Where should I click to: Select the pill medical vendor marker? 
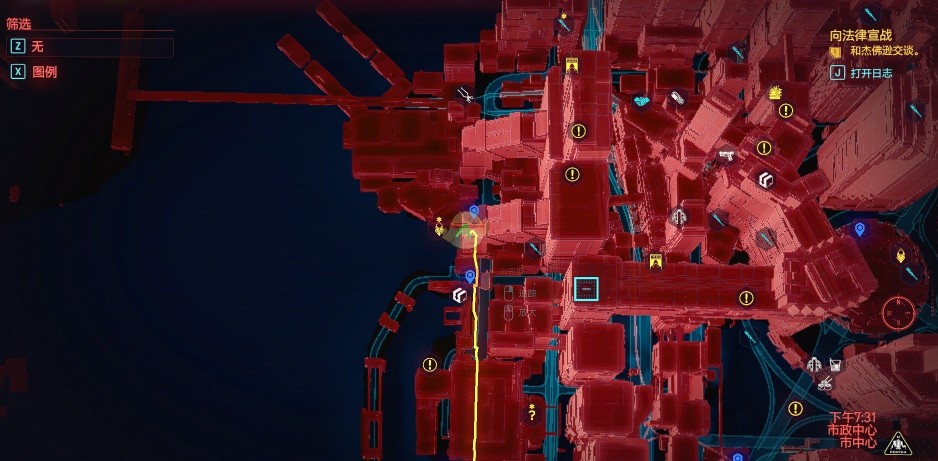tap(678, 99)
